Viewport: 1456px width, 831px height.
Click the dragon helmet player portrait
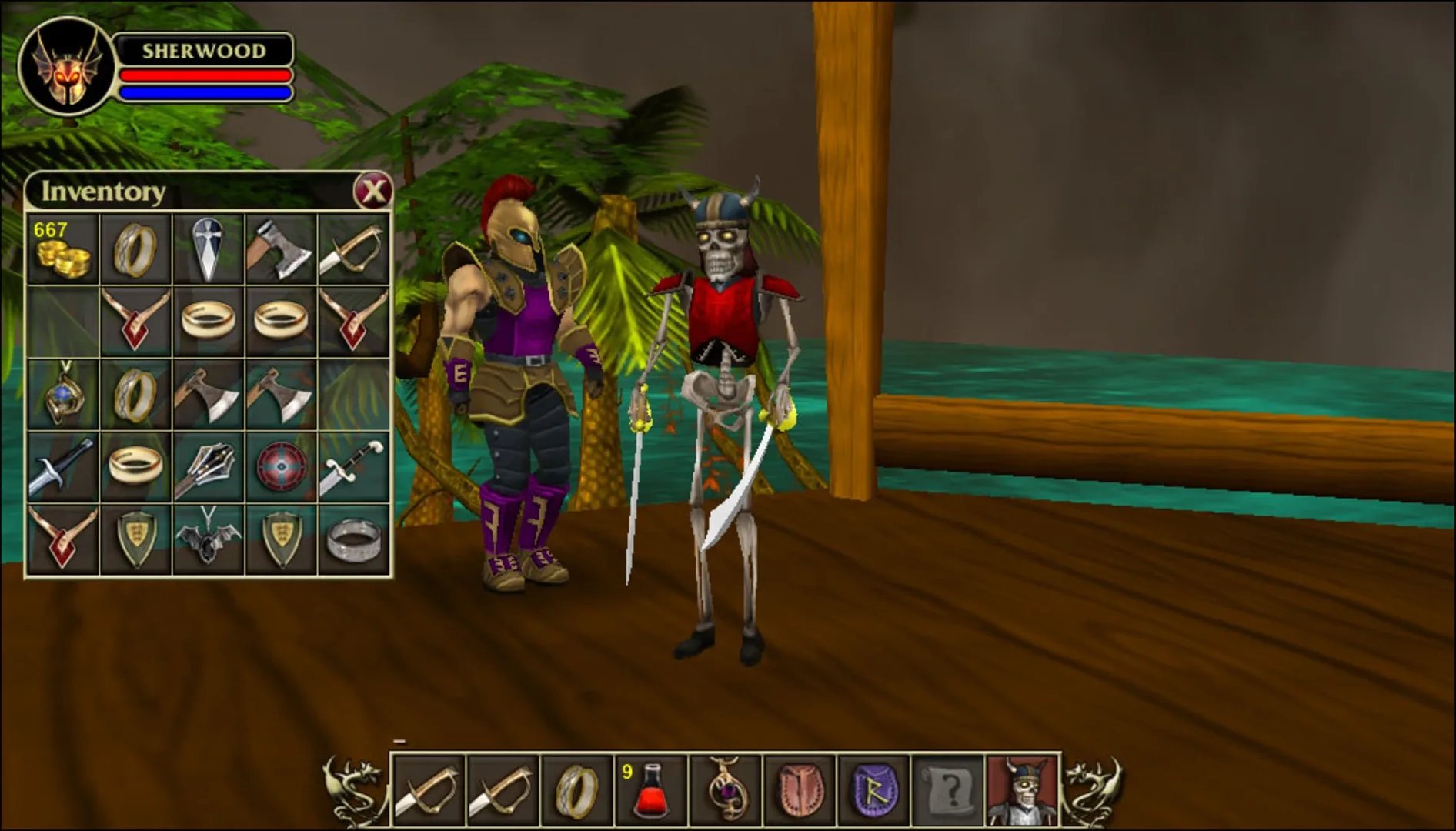point(65,65)
